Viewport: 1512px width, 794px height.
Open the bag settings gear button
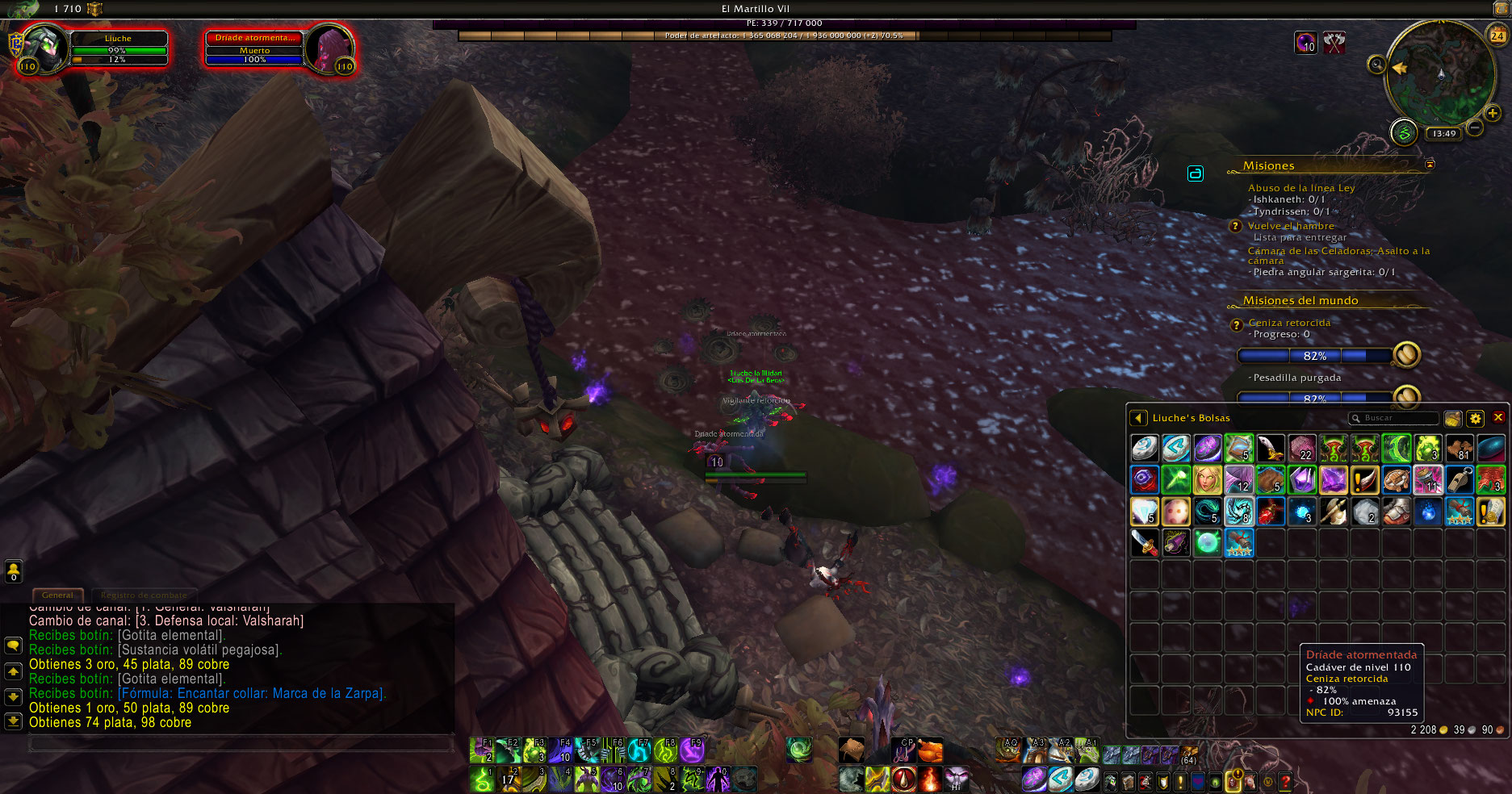(1476, 419)
